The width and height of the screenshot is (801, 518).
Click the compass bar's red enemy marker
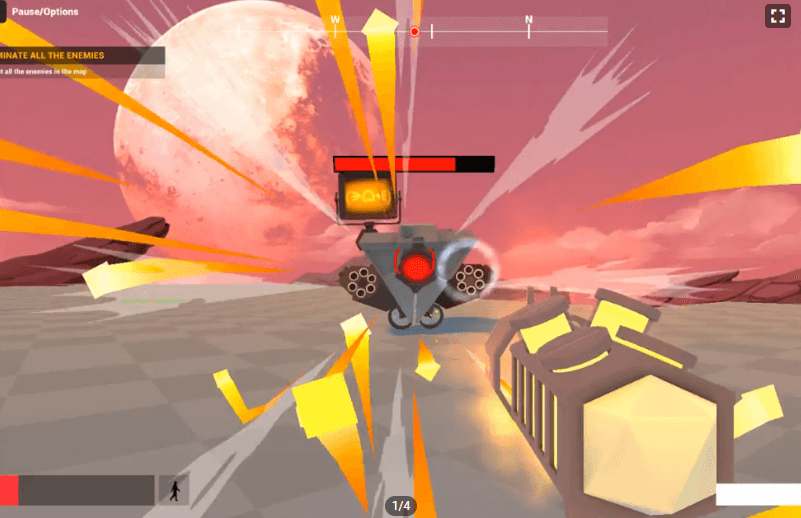[x=415, y=32]
